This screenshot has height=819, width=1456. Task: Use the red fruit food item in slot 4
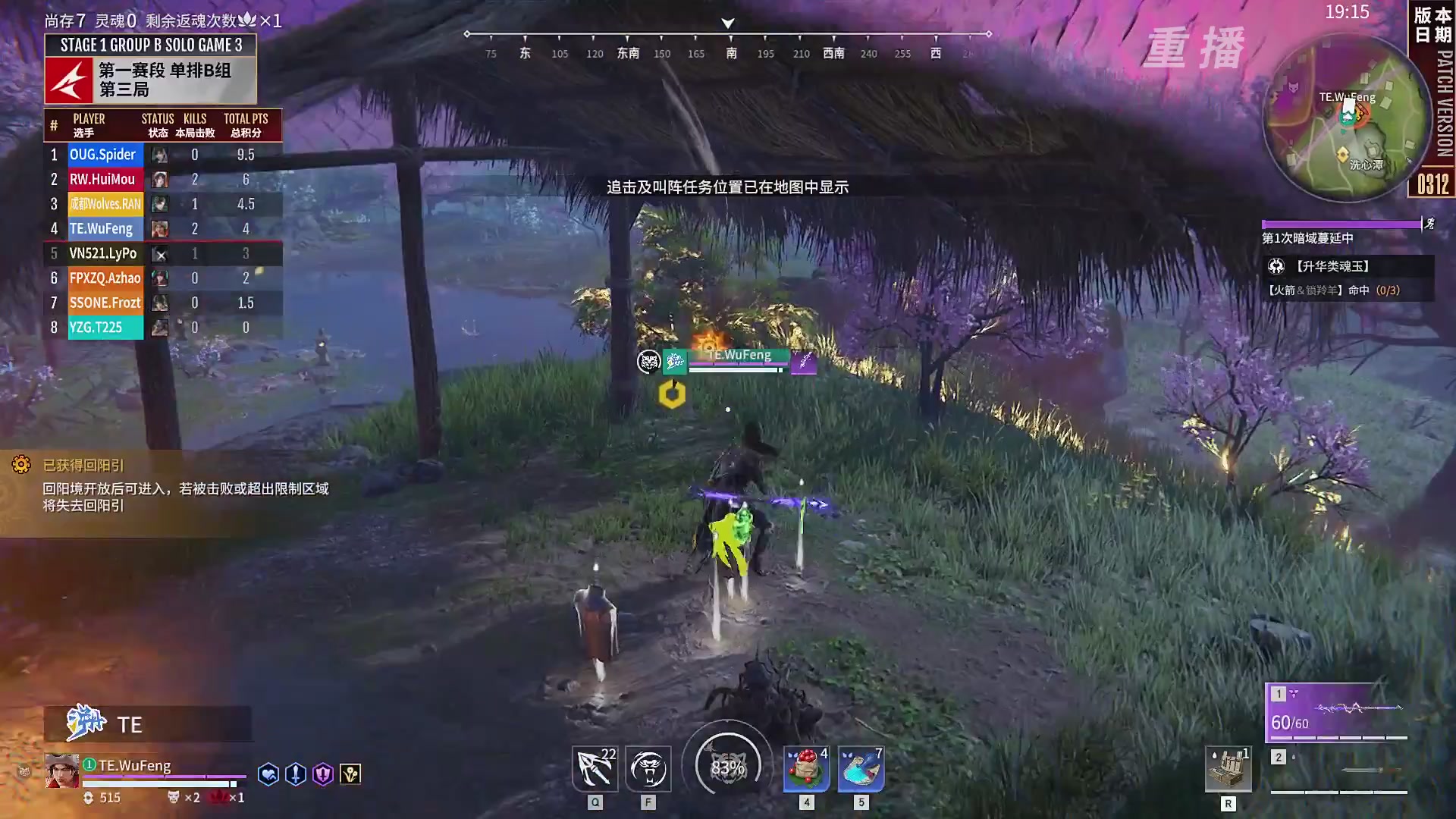[x=806, y=768]
